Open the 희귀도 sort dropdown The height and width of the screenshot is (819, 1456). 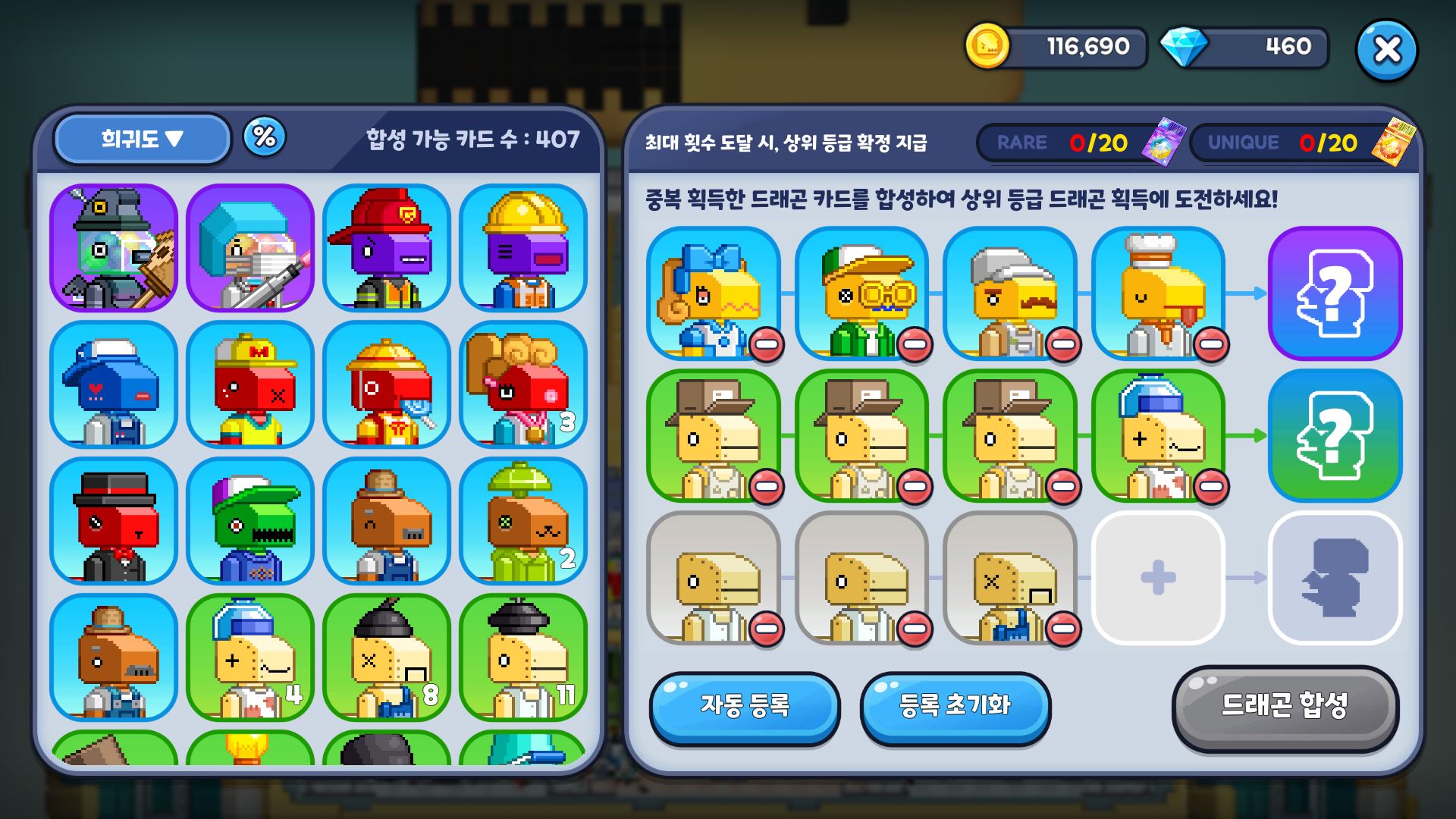(141, 139)
